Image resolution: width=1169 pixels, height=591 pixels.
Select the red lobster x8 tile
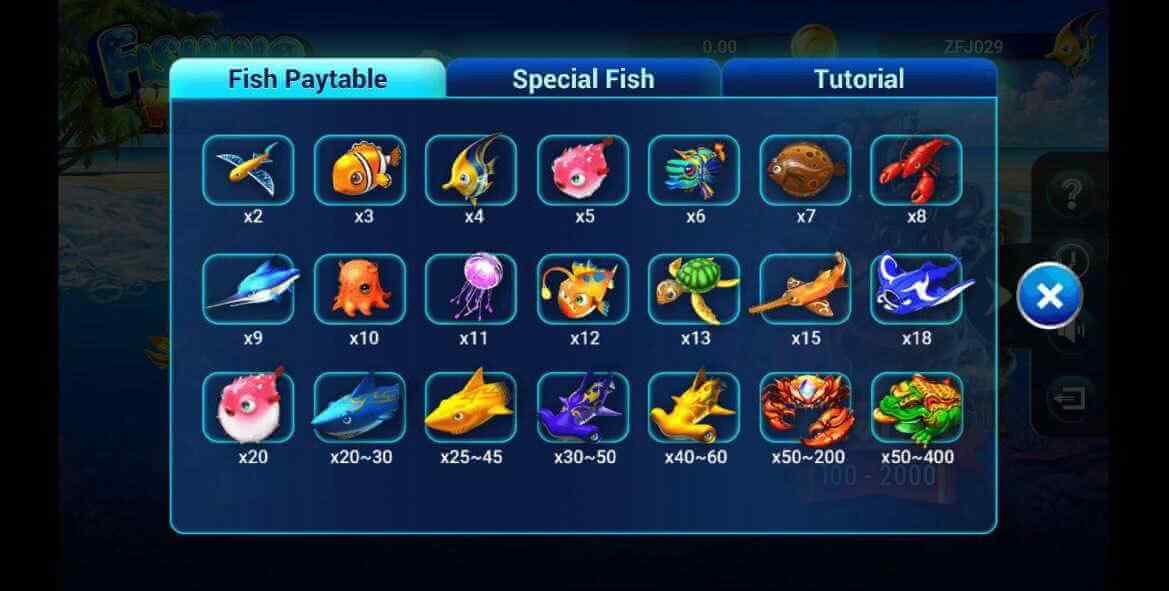916,170
